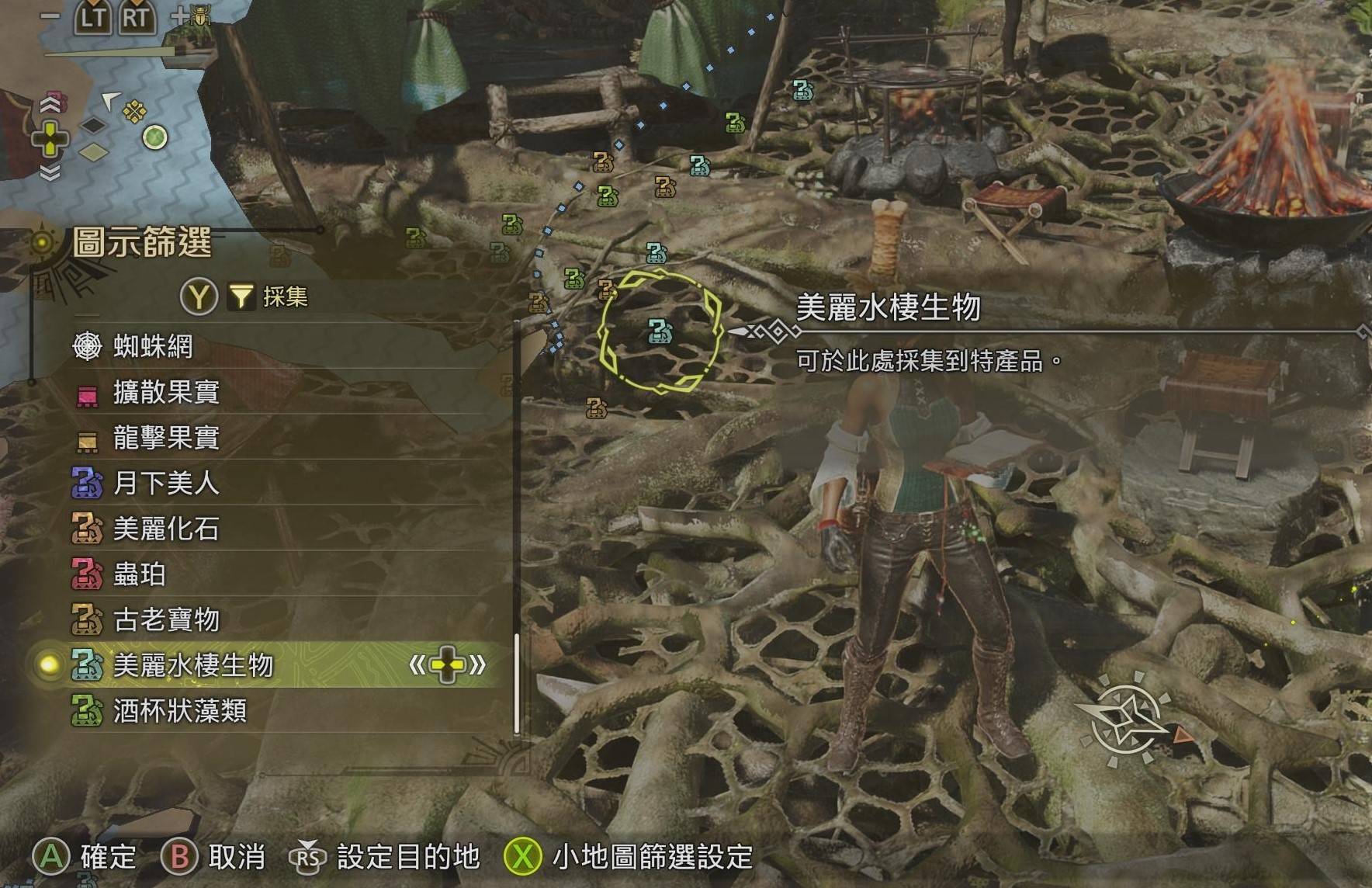Switch the 採集 filter category
This screenshot has height=888, width=1372.
pos(245,297)
